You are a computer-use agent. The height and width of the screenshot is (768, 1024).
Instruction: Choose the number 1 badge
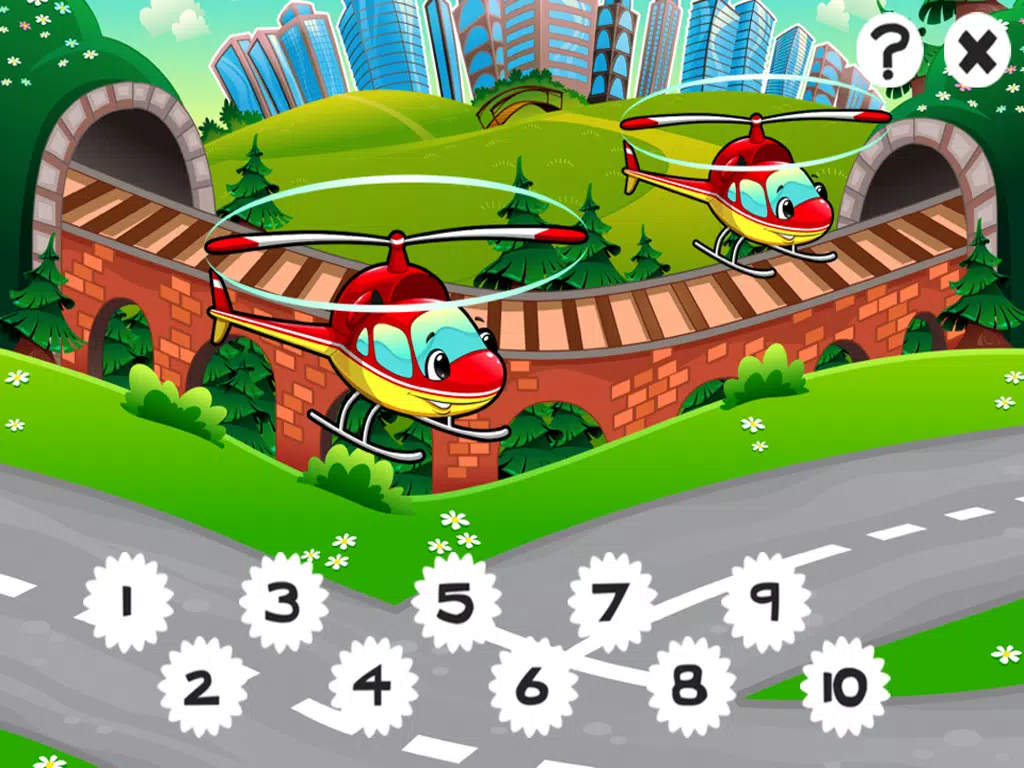[127, 602]
